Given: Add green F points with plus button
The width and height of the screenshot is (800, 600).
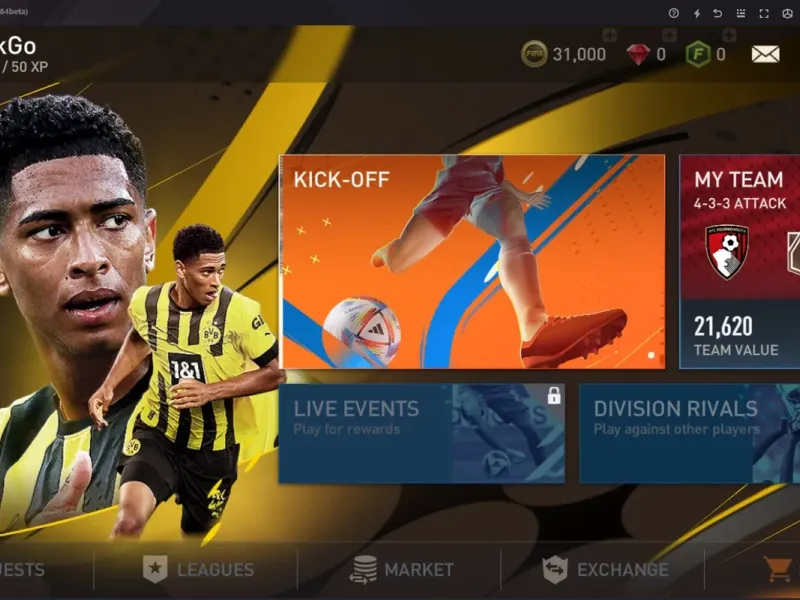Looking at the screenshot, I should pos(728,36).
